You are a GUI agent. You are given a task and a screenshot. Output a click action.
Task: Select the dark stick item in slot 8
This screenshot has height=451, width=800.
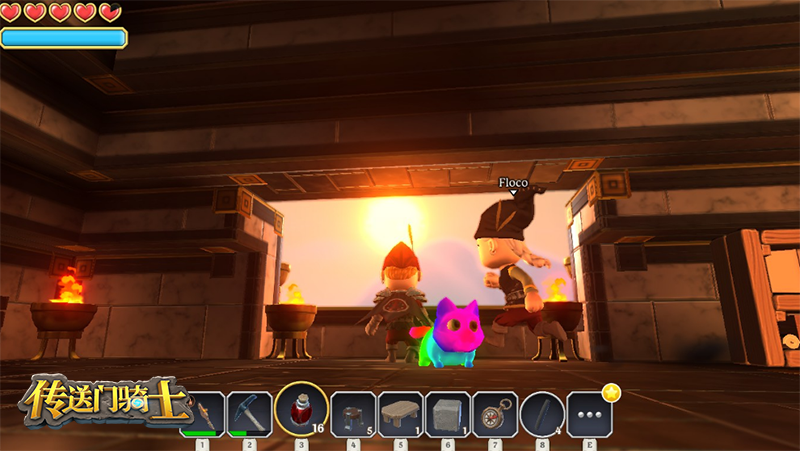542,413
